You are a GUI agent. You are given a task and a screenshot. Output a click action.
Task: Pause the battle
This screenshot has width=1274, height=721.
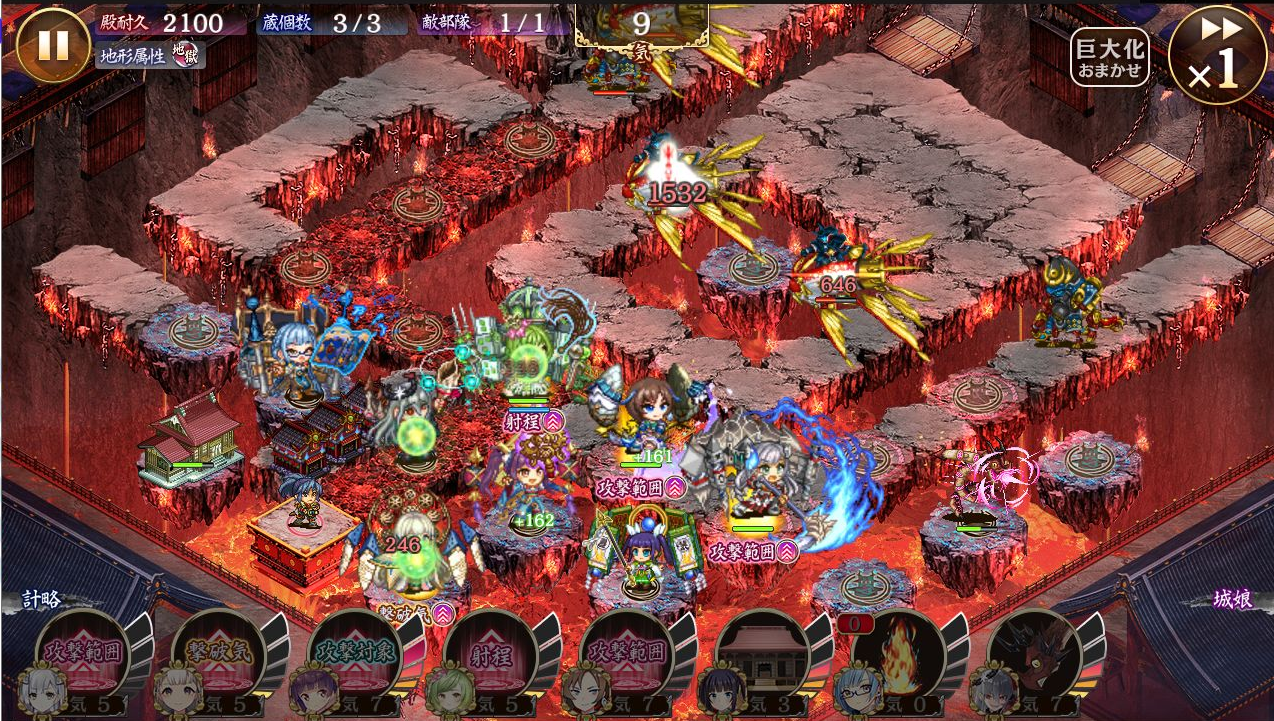[52, 45]
